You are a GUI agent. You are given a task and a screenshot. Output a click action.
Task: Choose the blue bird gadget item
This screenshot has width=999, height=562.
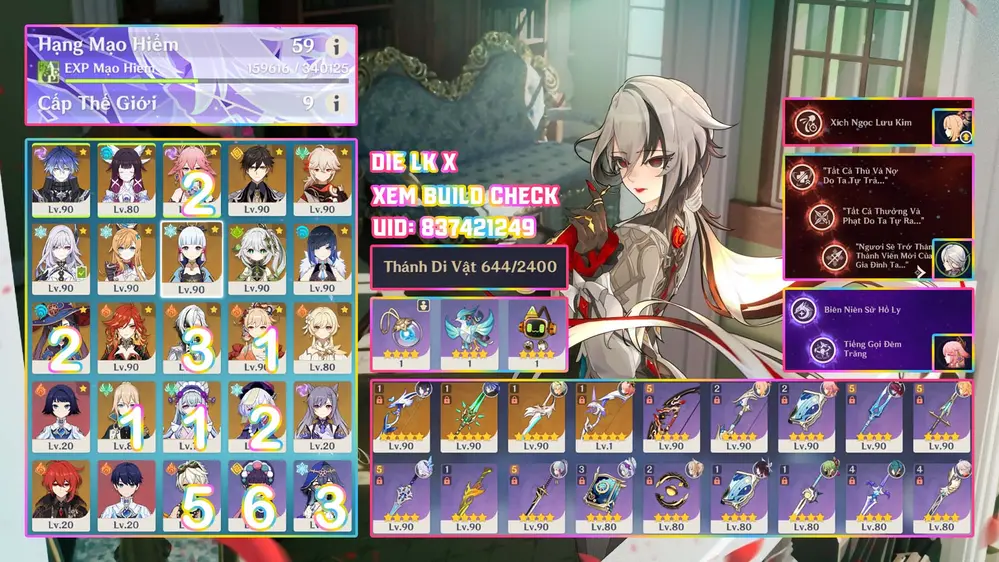[468, 331]
